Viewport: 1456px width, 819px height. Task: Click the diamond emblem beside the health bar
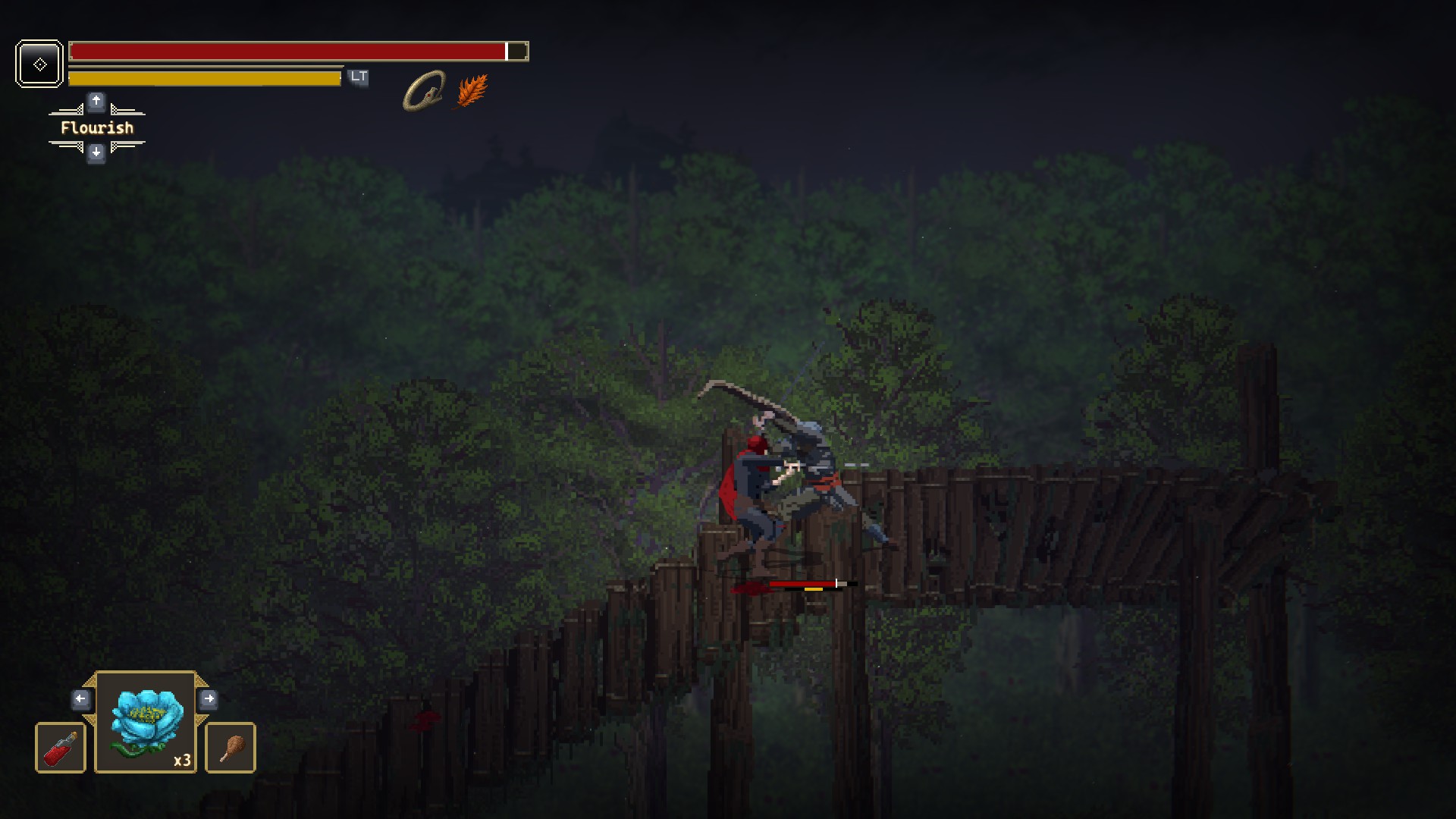(39, 64)
